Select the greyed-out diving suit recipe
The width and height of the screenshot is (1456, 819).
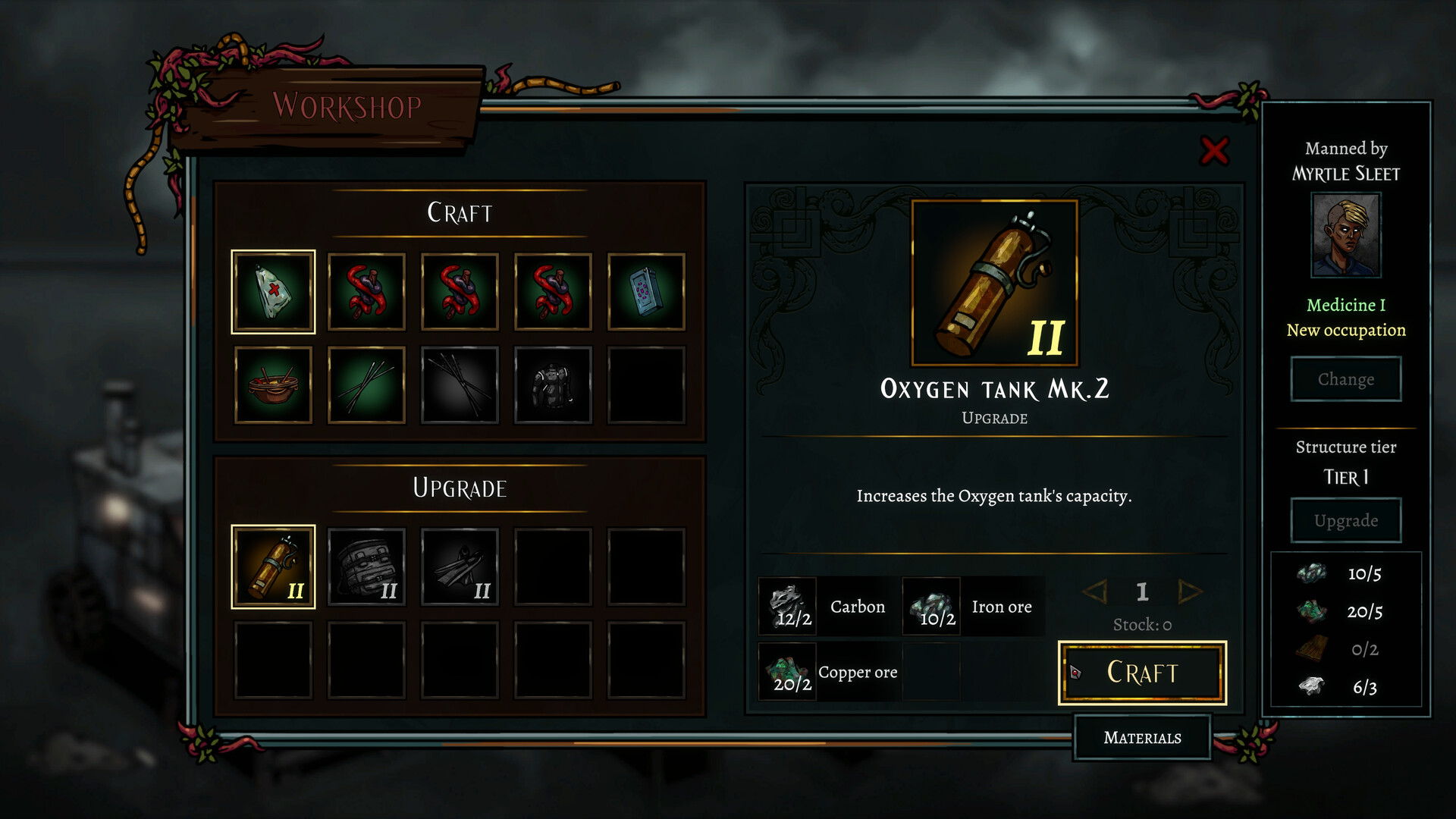pyautogui.click(x=553, y=385)
